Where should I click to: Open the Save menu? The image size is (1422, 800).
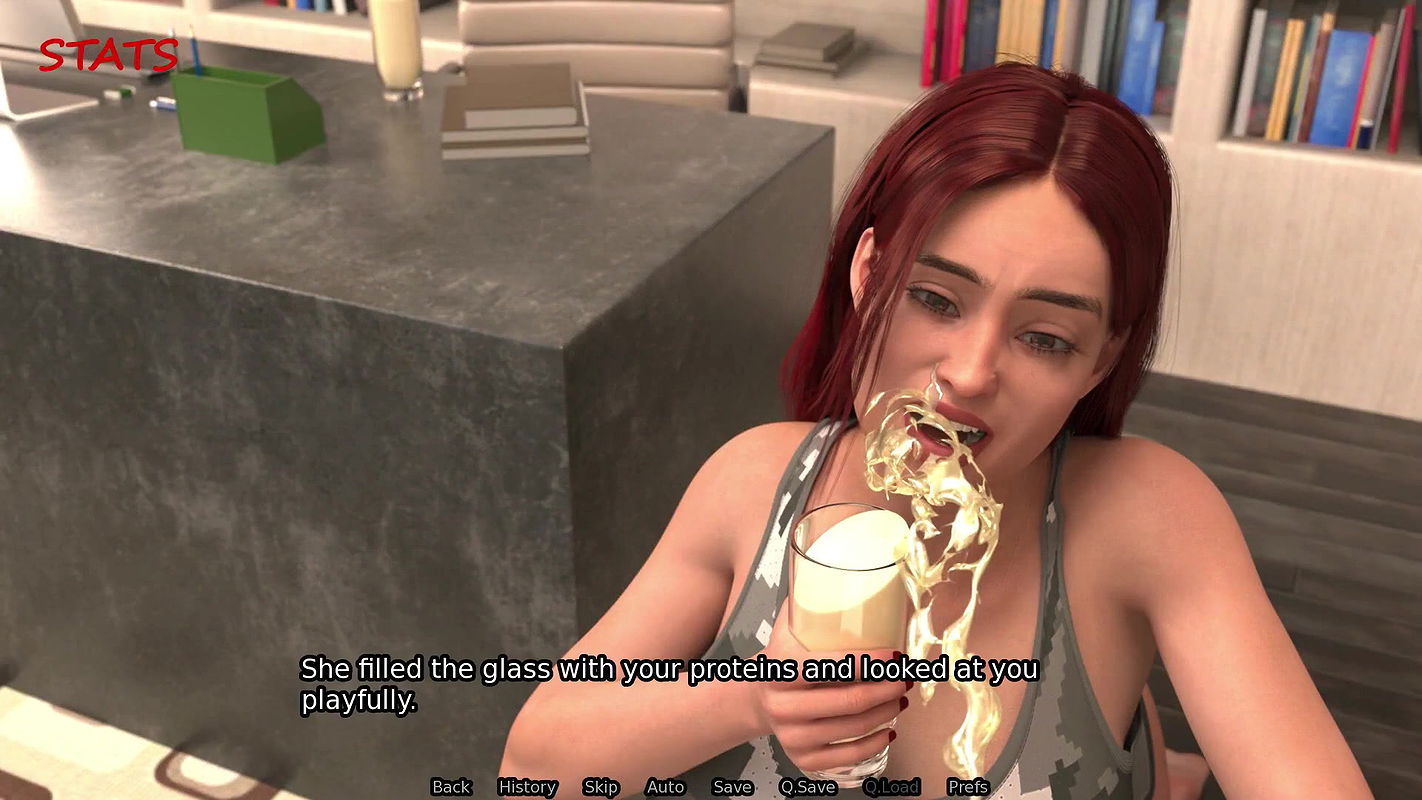pyautogui.click(x=732, y=787)
